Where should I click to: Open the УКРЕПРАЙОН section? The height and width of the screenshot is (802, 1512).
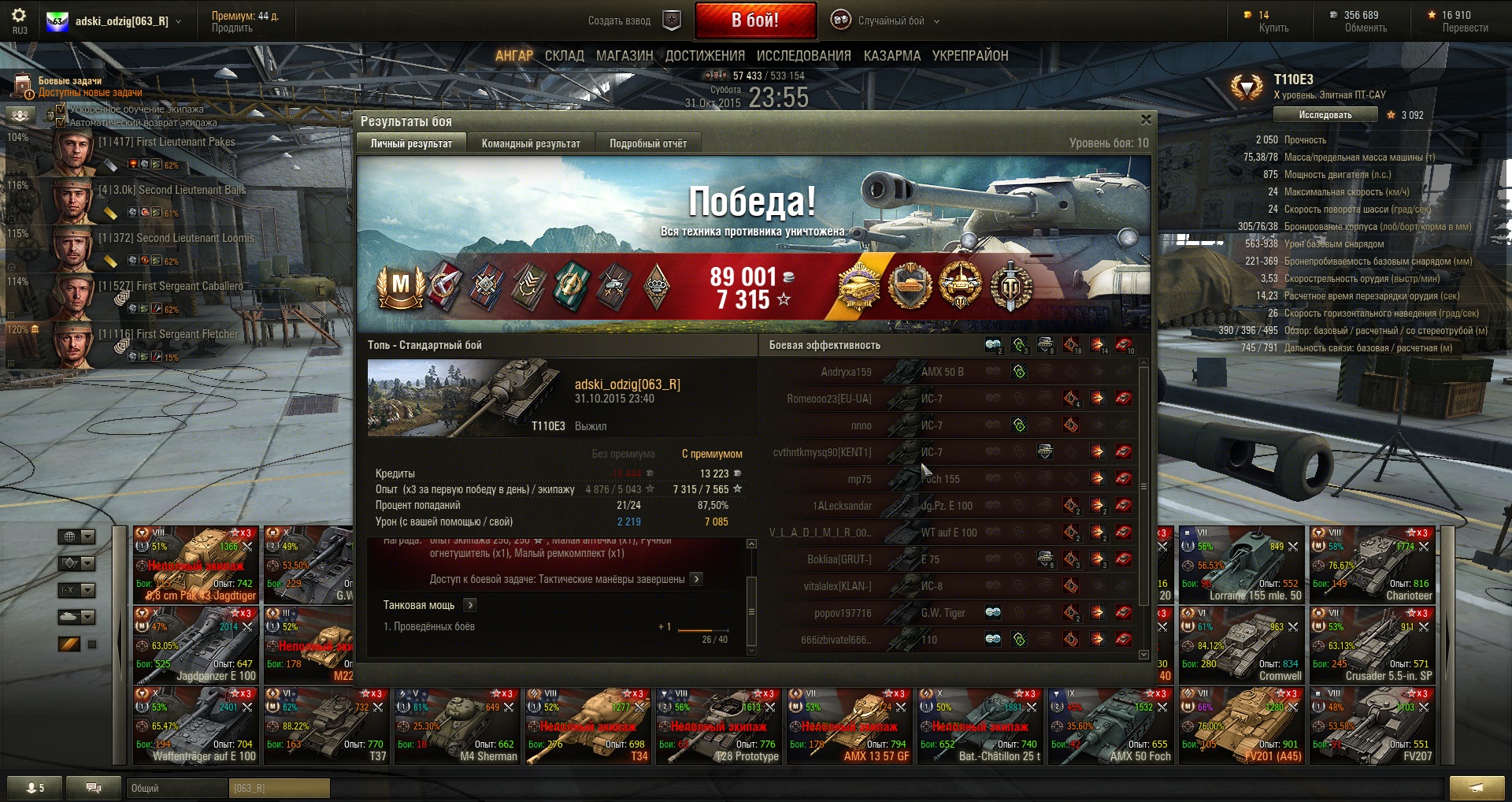[x=969, y=56]
